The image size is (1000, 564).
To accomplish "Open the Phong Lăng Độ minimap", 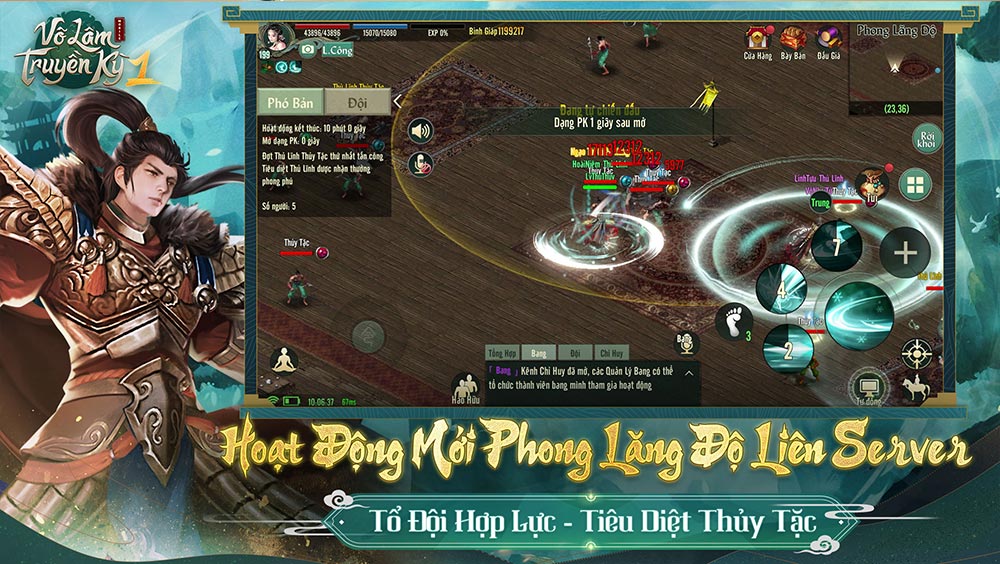I will click(x=895, y=70).
